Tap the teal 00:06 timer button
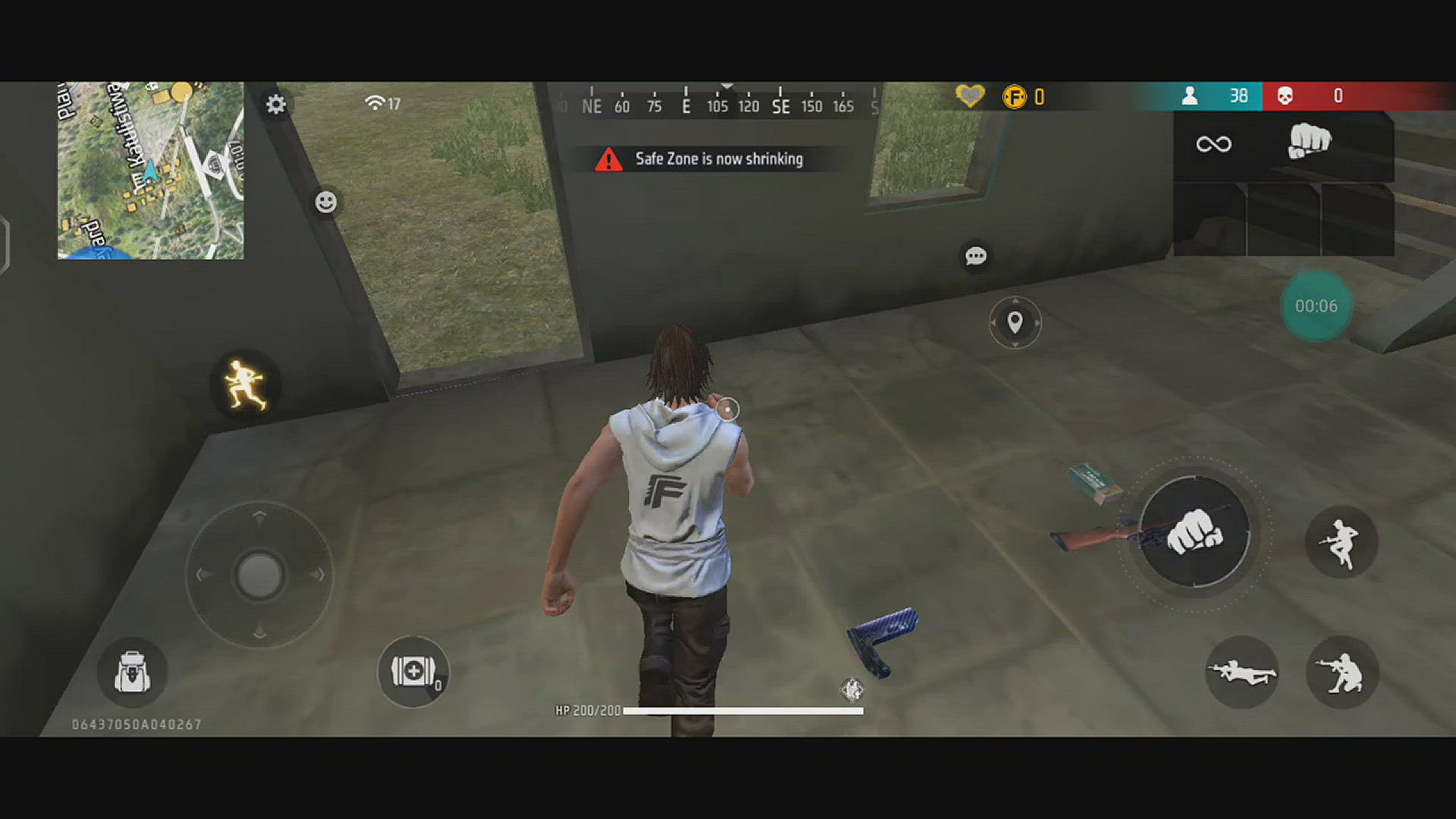The height and width of the screenshot is (819, 1456). click(x=1316, y=306)
